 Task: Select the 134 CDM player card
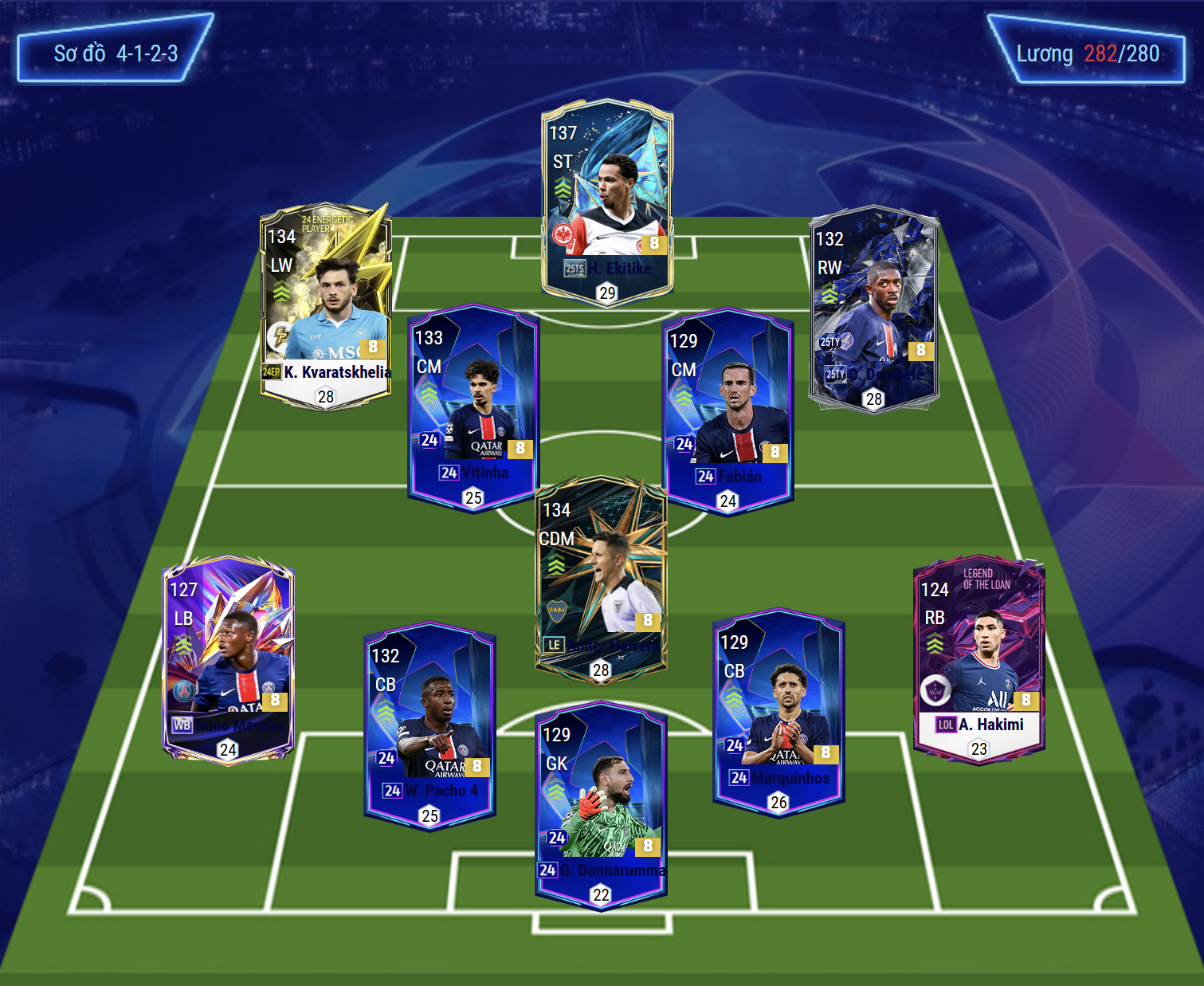[x=601, y=578]
